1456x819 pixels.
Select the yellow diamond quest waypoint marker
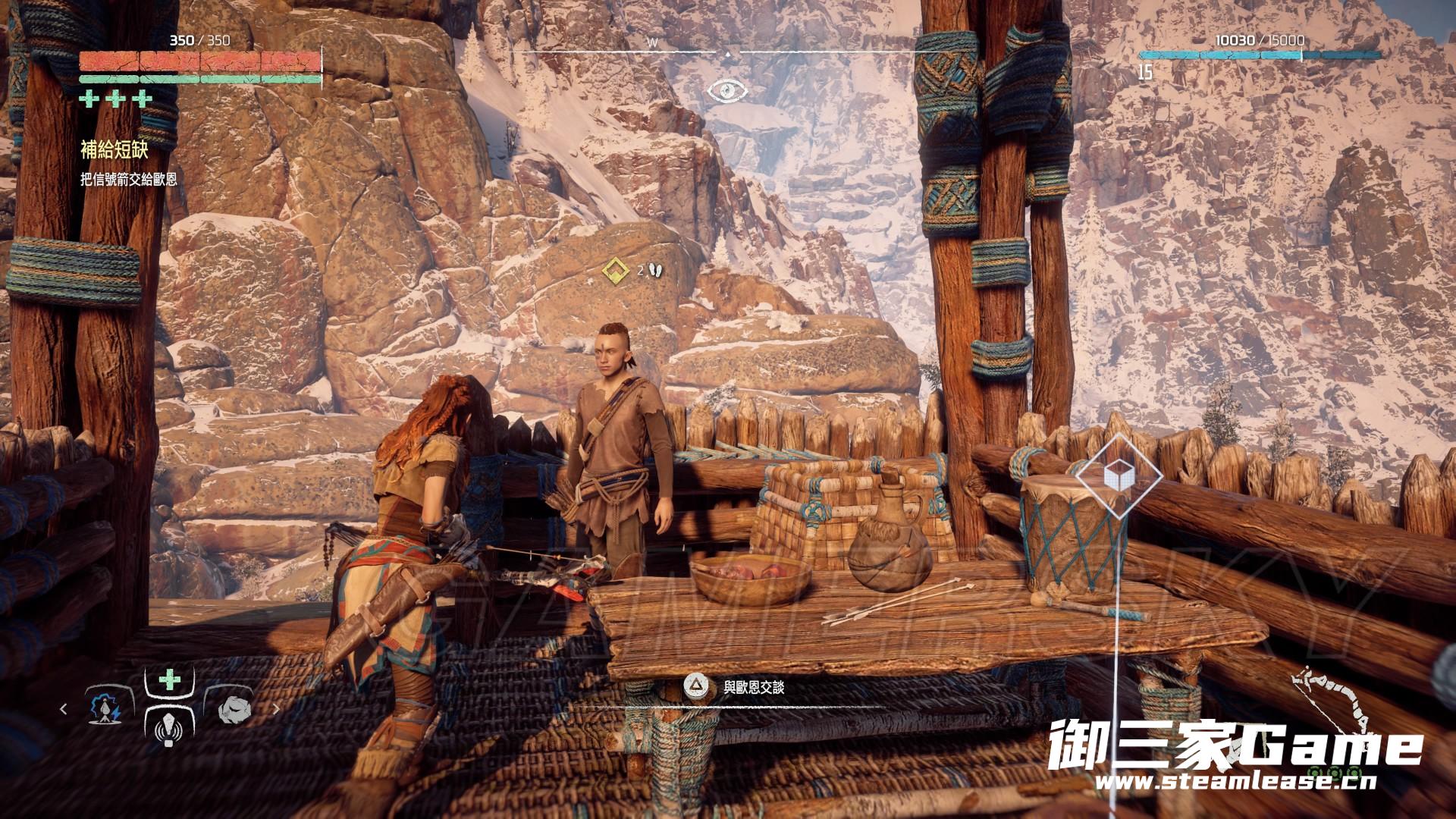[613, 269]
